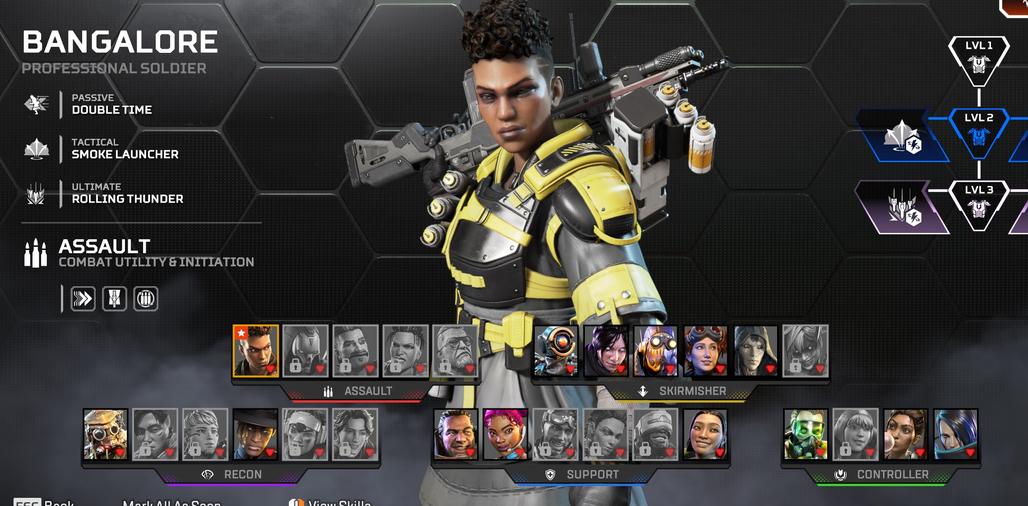This screenshot has width=1028, height=506.
Task: Select Seer, the hat-wearing Recon legend
Action: point(256,434)
